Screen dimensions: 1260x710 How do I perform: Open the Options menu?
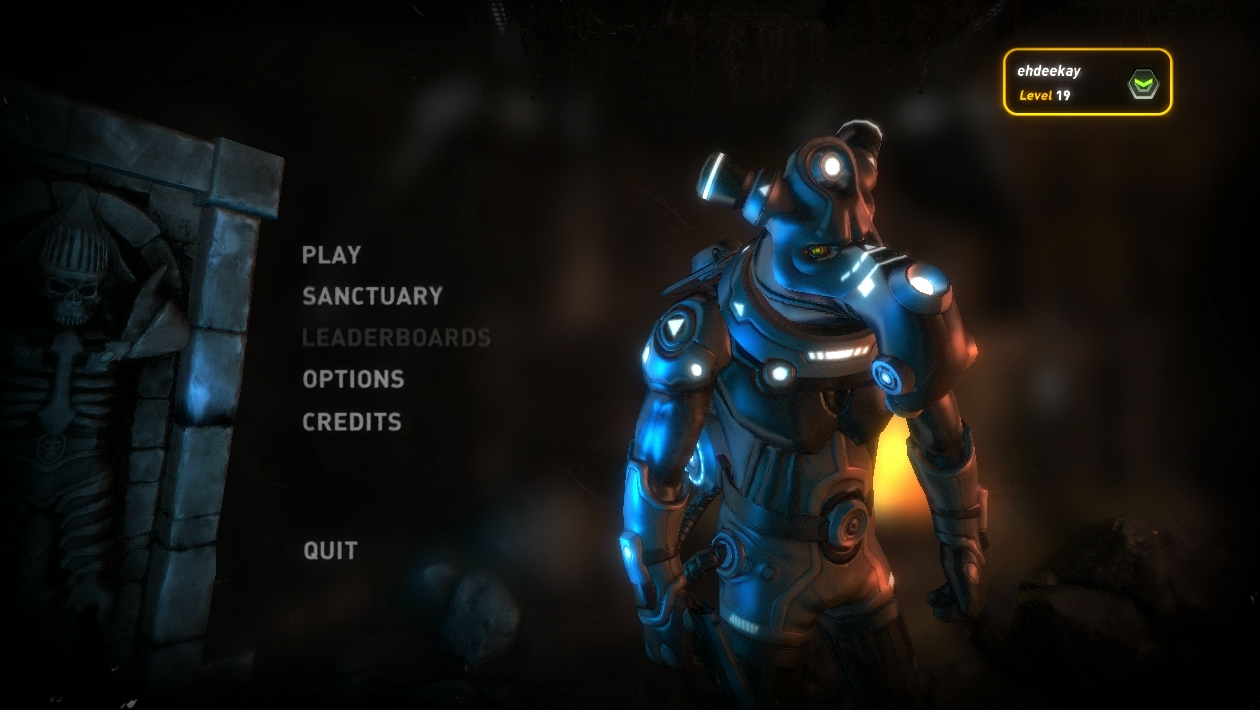click(x=353, y=380)
